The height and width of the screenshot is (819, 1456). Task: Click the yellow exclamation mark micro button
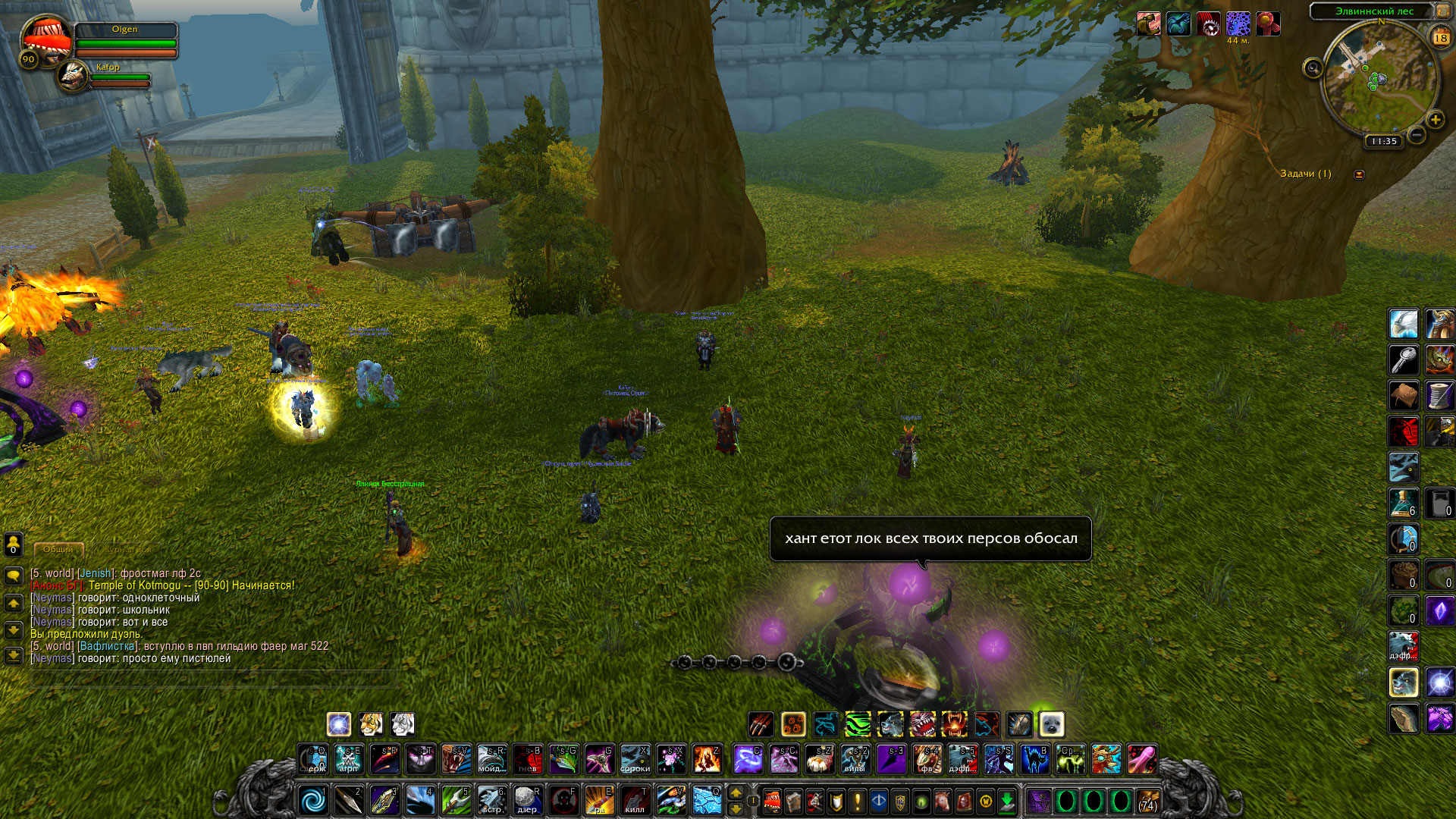(857, 801)
